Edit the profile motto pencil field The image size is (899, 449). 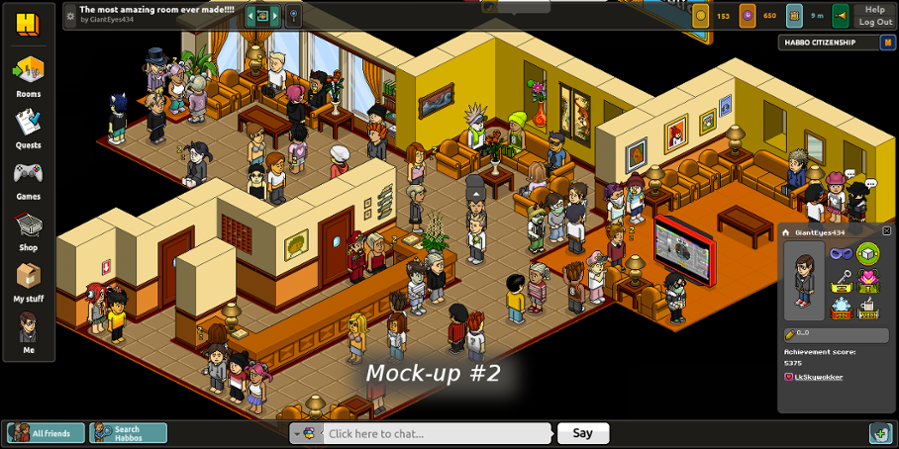point(836,335)
